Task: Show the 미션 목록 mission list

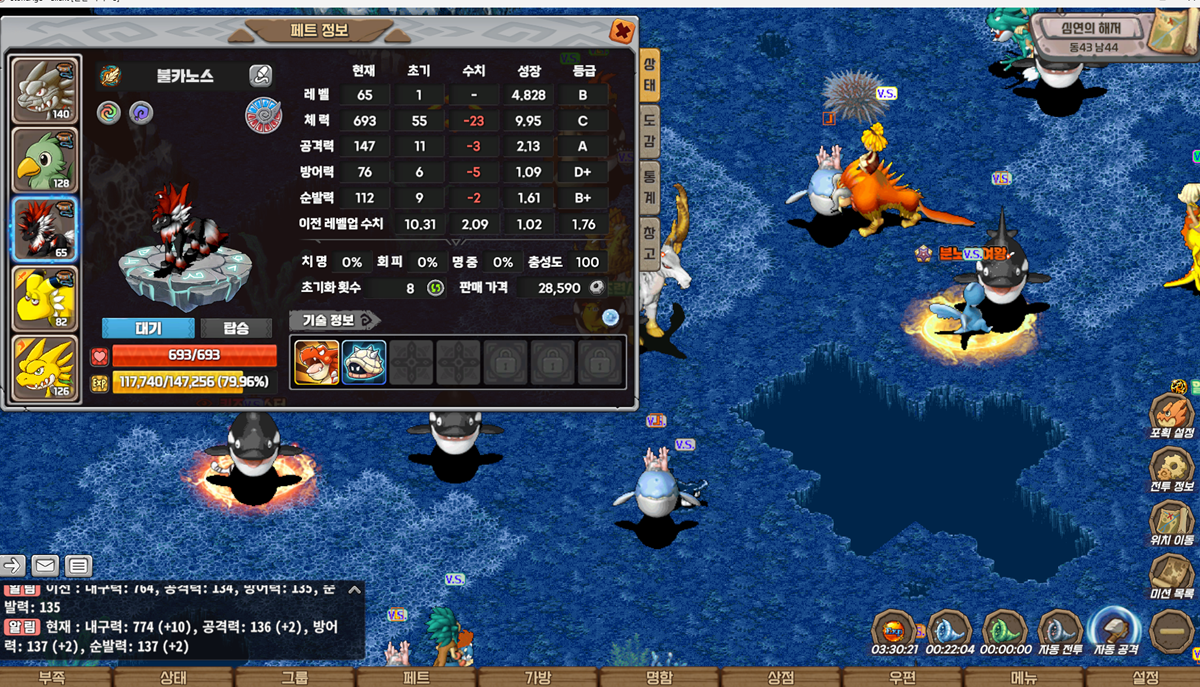Action: click(1171, 578)
